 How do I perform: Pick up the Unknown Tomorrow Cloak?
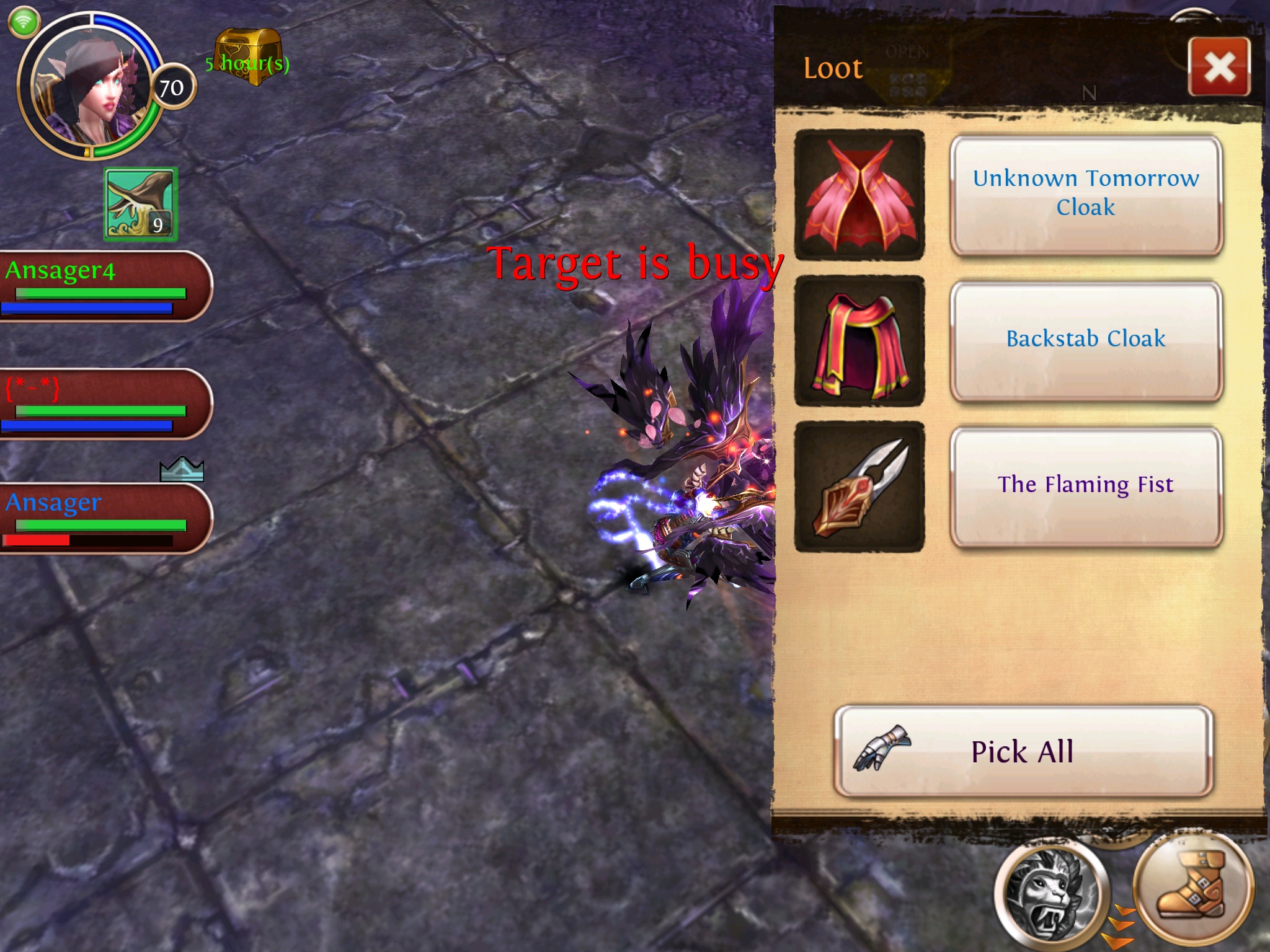coord(1085,195)
